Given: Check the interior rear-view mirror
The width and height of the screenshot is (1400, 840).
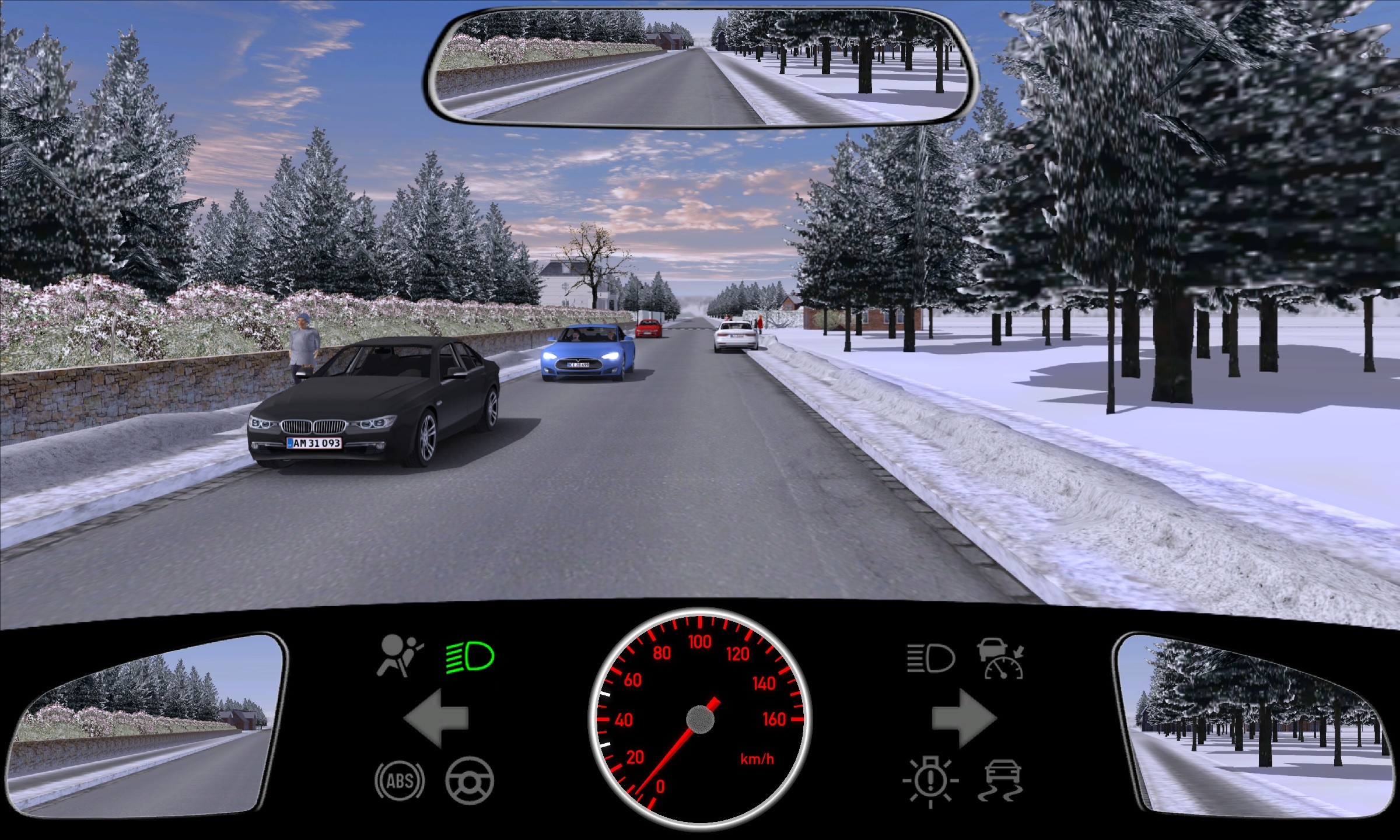Looking at the screenshot, I should click(700, 67).
